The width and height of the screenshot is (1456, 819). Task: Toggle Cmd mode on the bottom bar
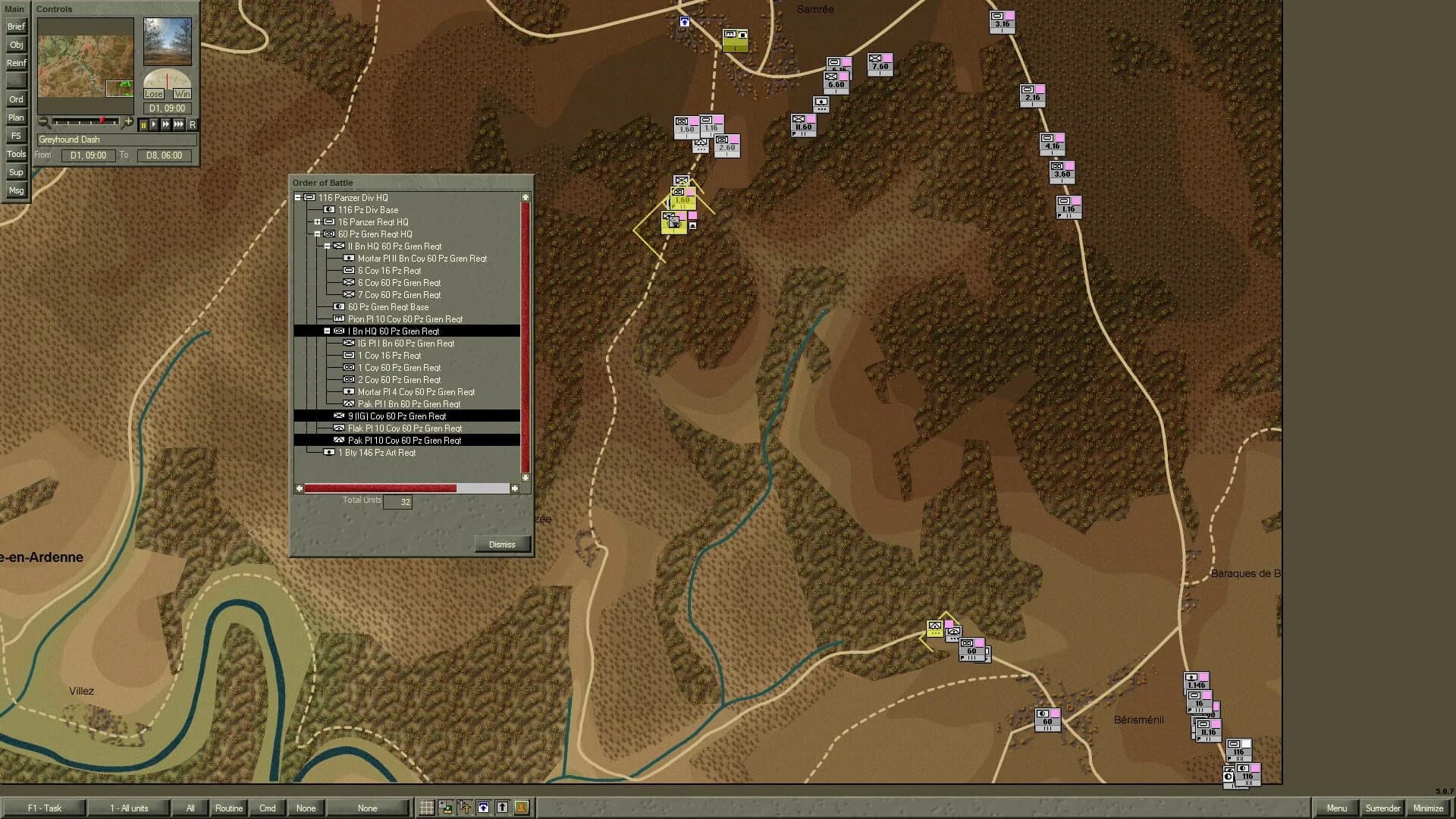click(267, 808)
